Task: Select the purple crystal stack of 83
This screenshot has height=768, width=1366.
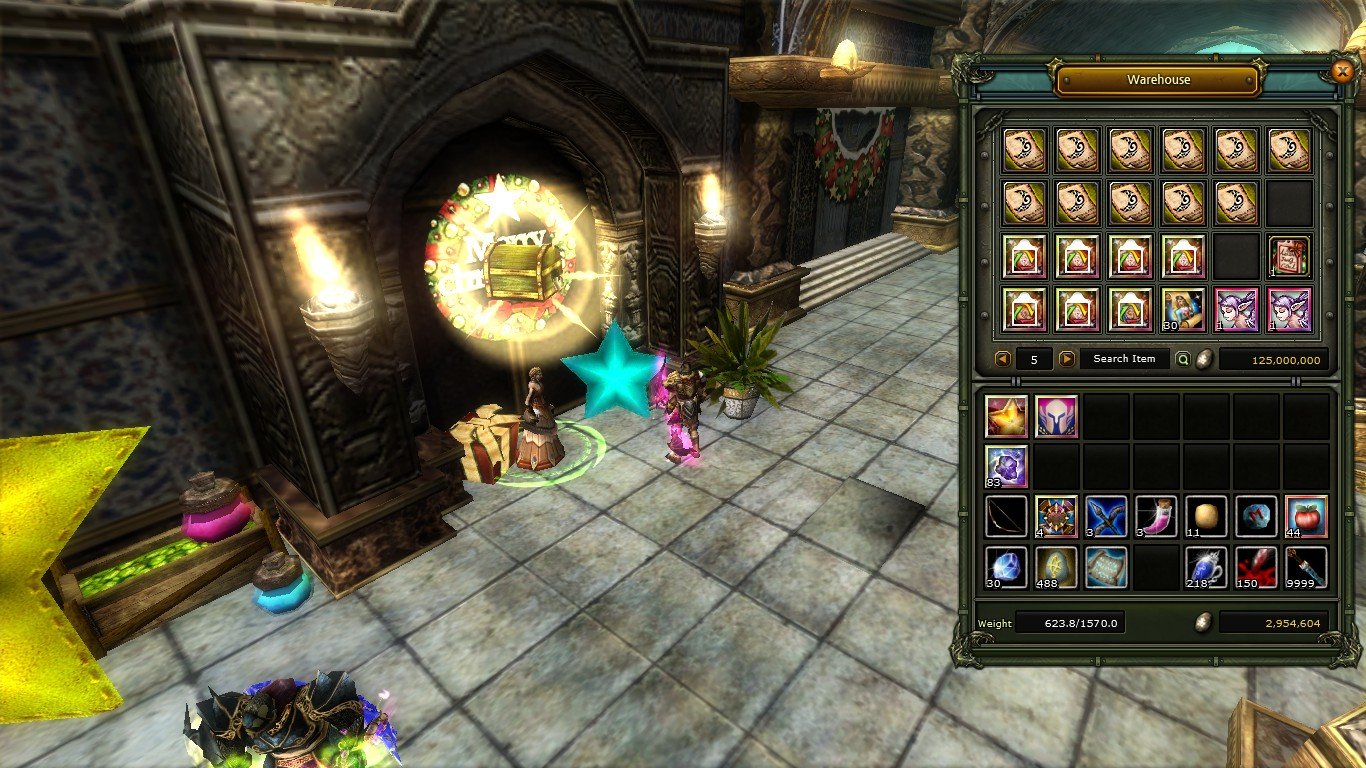Action: click(x=1005, y=467)
